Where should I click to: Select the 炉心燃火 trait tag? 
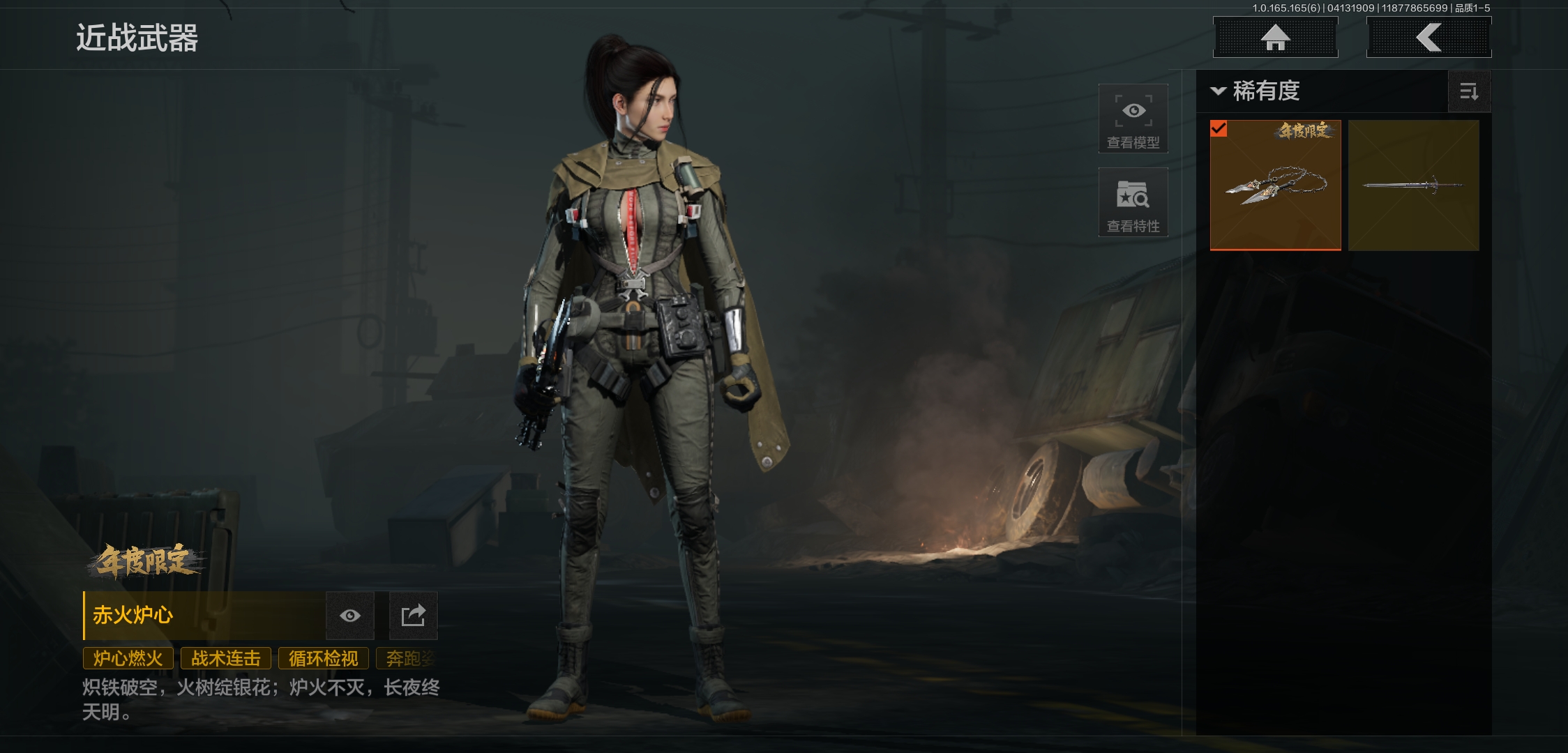pyautogui.click(x=128, y=658)
